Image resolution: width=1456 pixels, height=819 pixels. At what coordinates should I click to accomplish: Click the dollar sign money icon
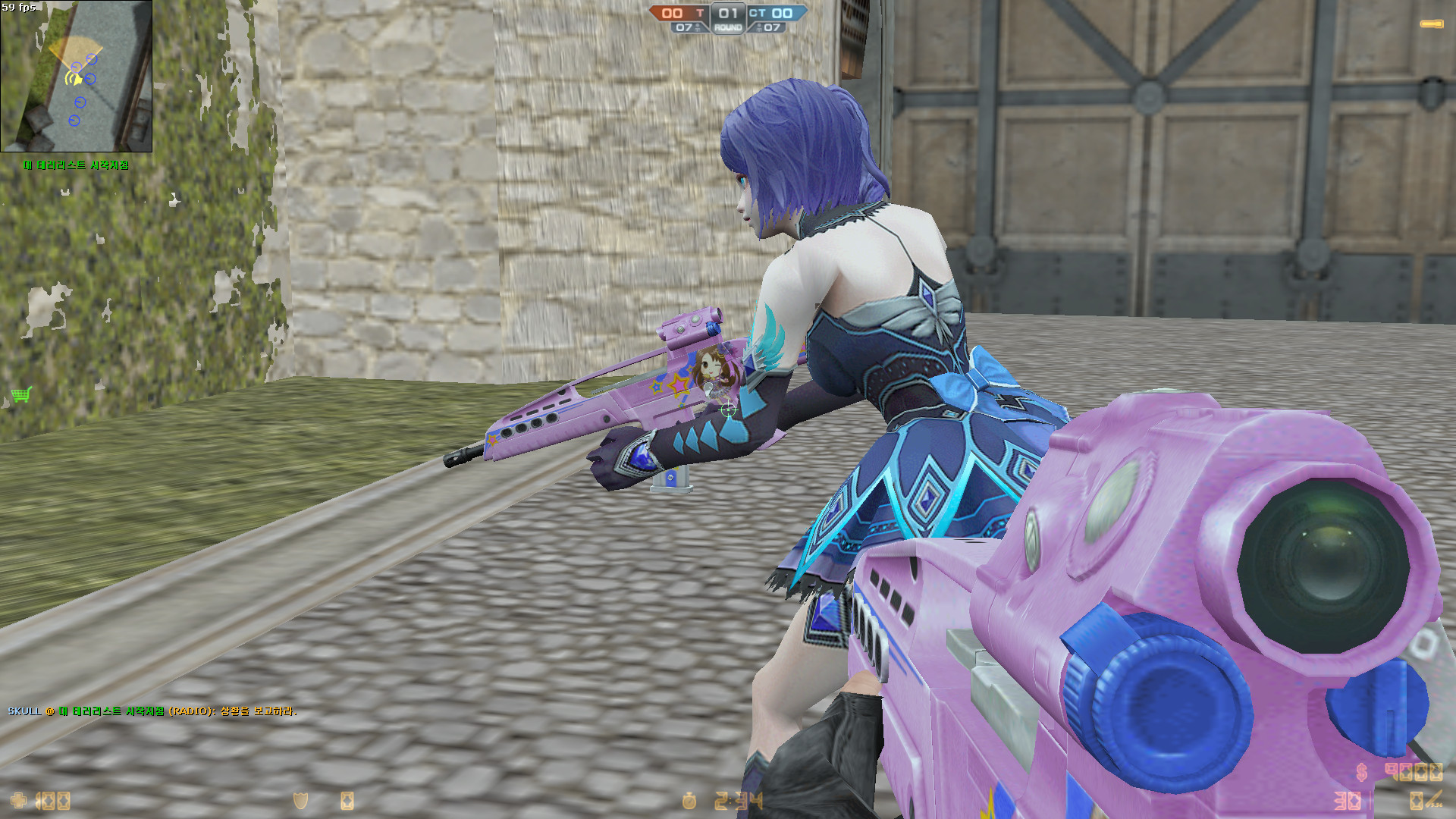(x=1362, y=772)
